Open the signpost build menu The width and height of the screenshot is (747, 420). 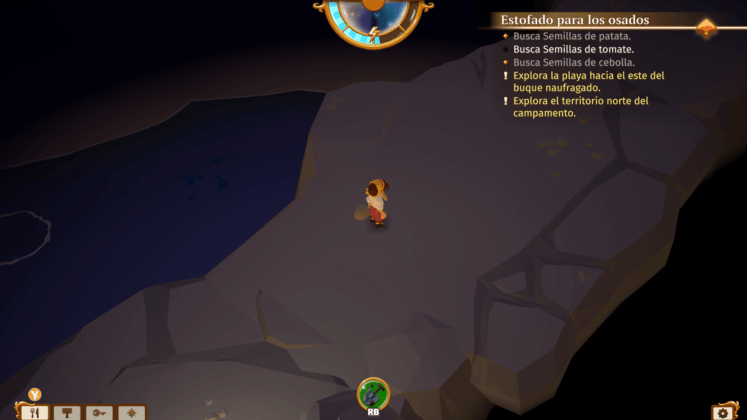pos(67,412)
